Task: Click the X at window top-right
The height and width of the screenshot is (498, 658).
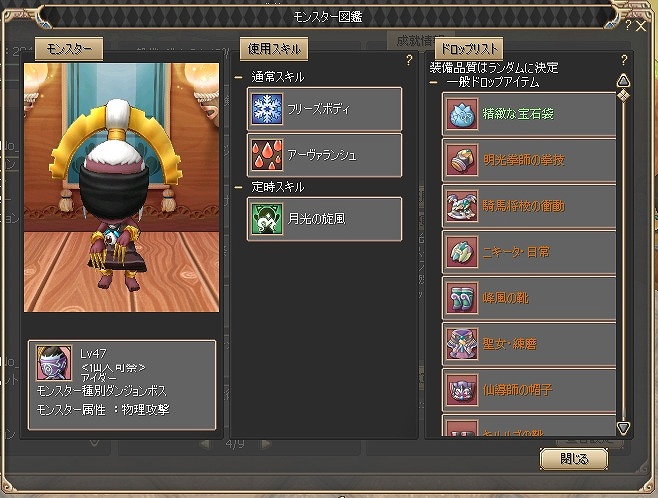Action: click(641, 27)
